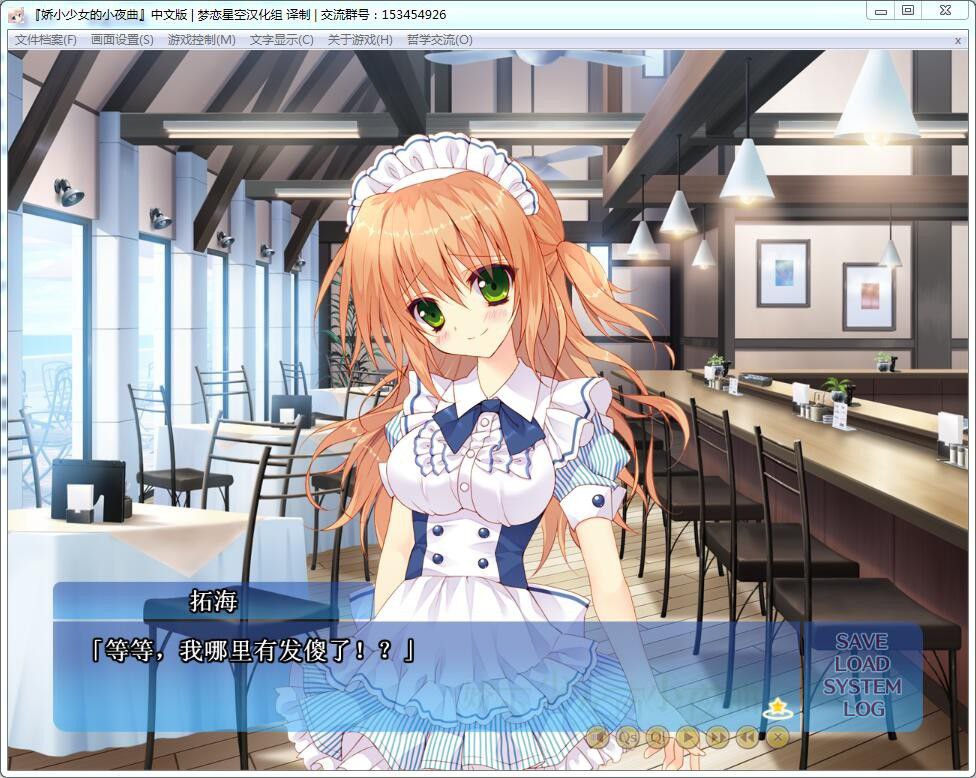Open the 哲学交流(O) menu
This screenshot has height=778, width=976.
tap(439, 40)
